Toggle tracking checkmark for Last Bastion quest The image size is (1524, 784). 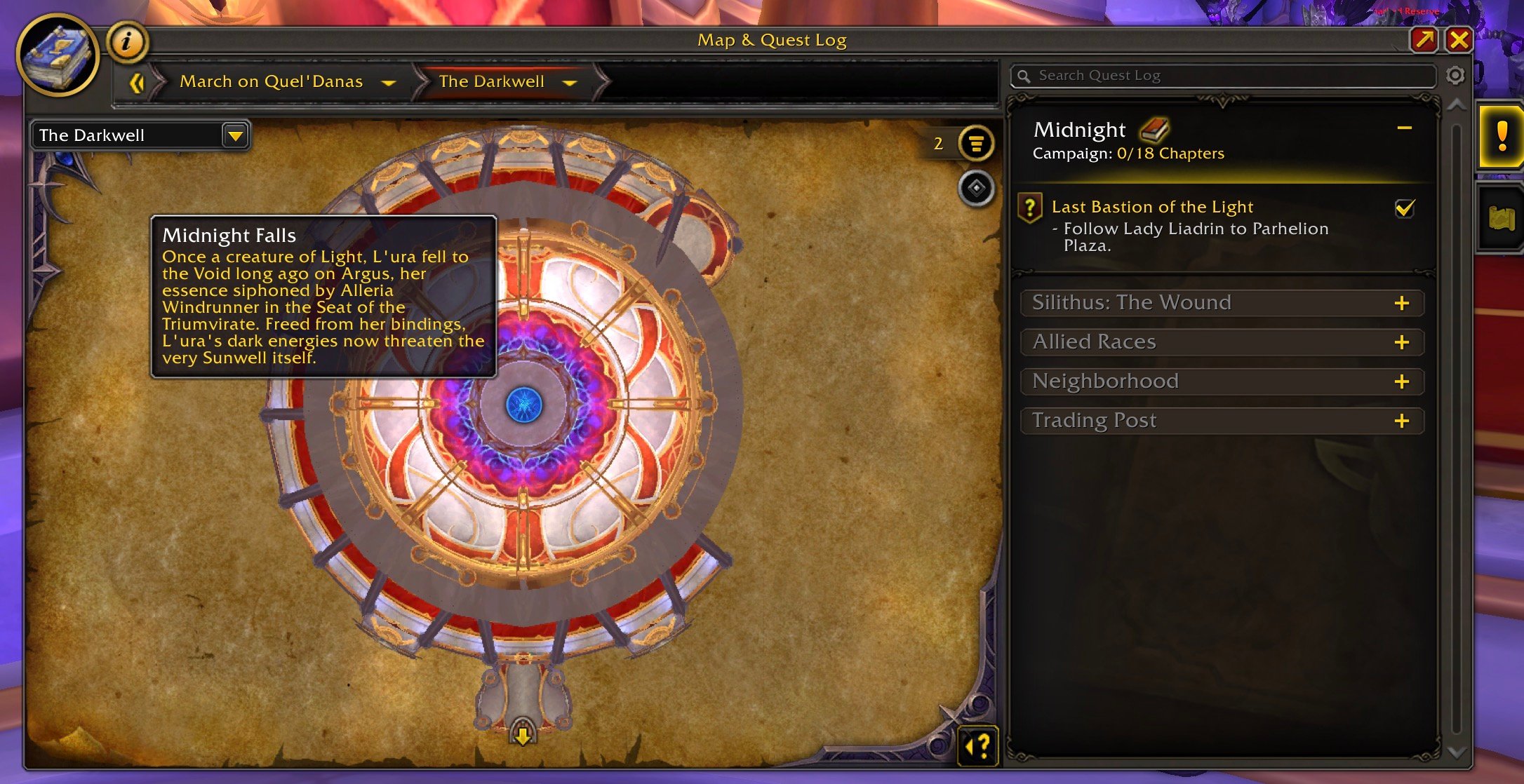point(1405,208)
